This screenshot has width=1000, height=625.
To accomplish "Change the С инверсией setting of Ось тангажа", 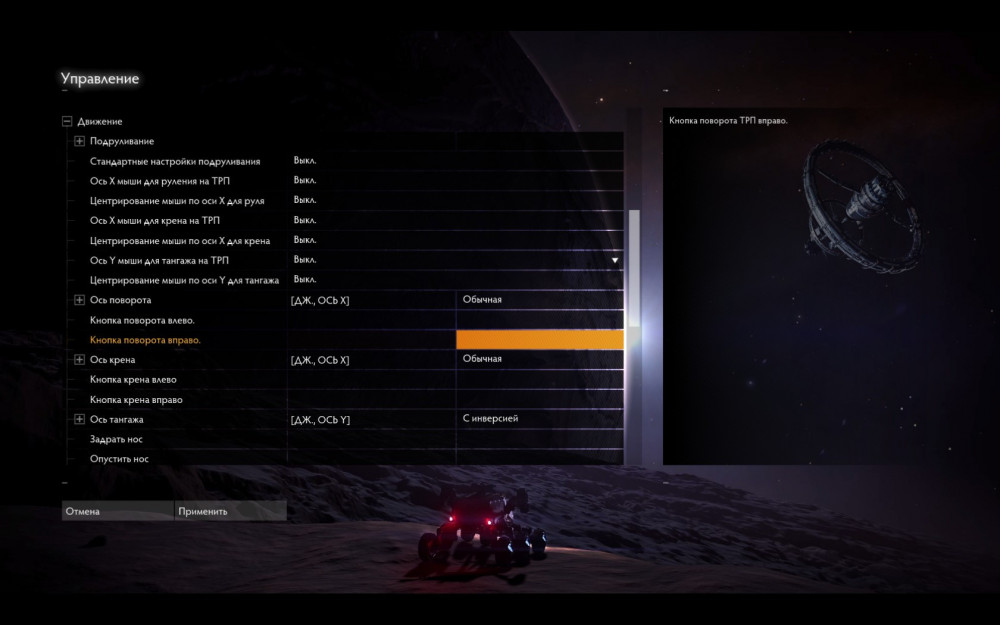I will tap(540, 419).
